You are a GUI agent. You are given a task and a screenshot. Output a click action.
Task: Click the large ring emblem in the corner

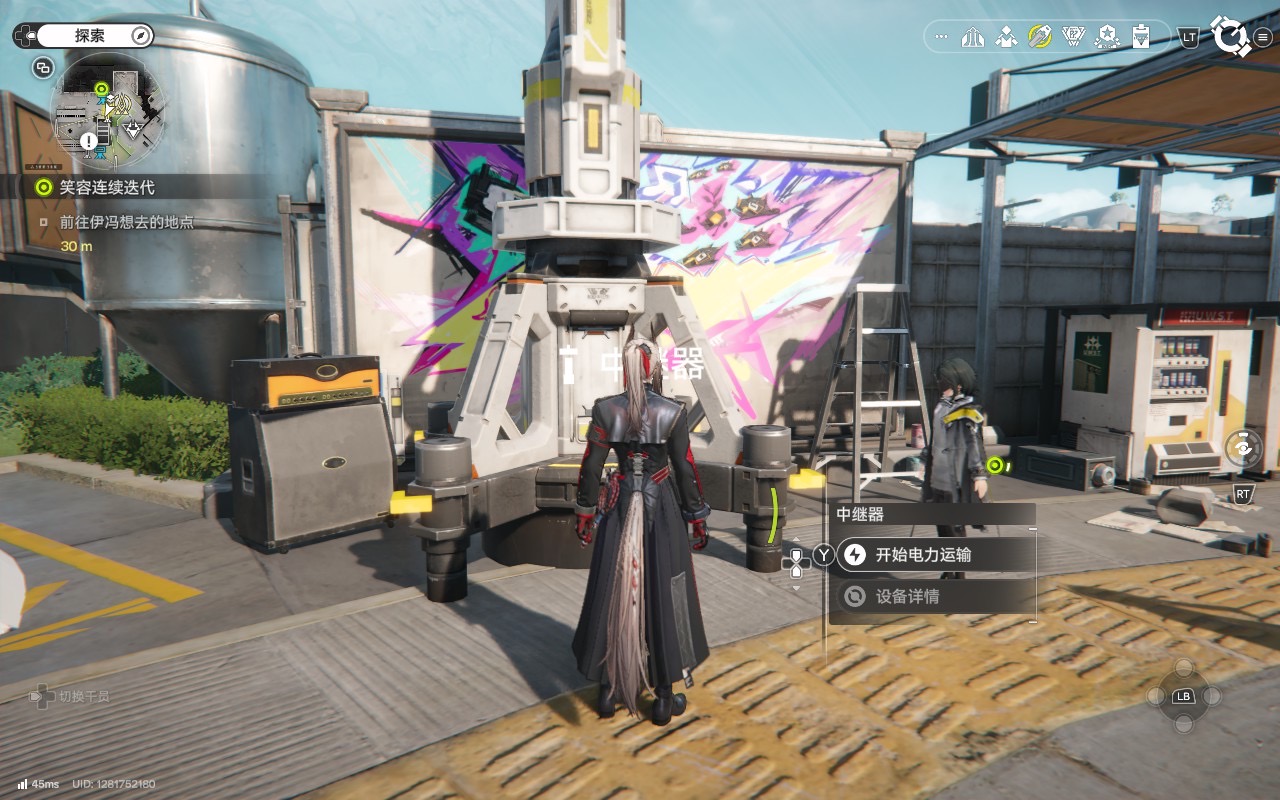[1229, 36]
